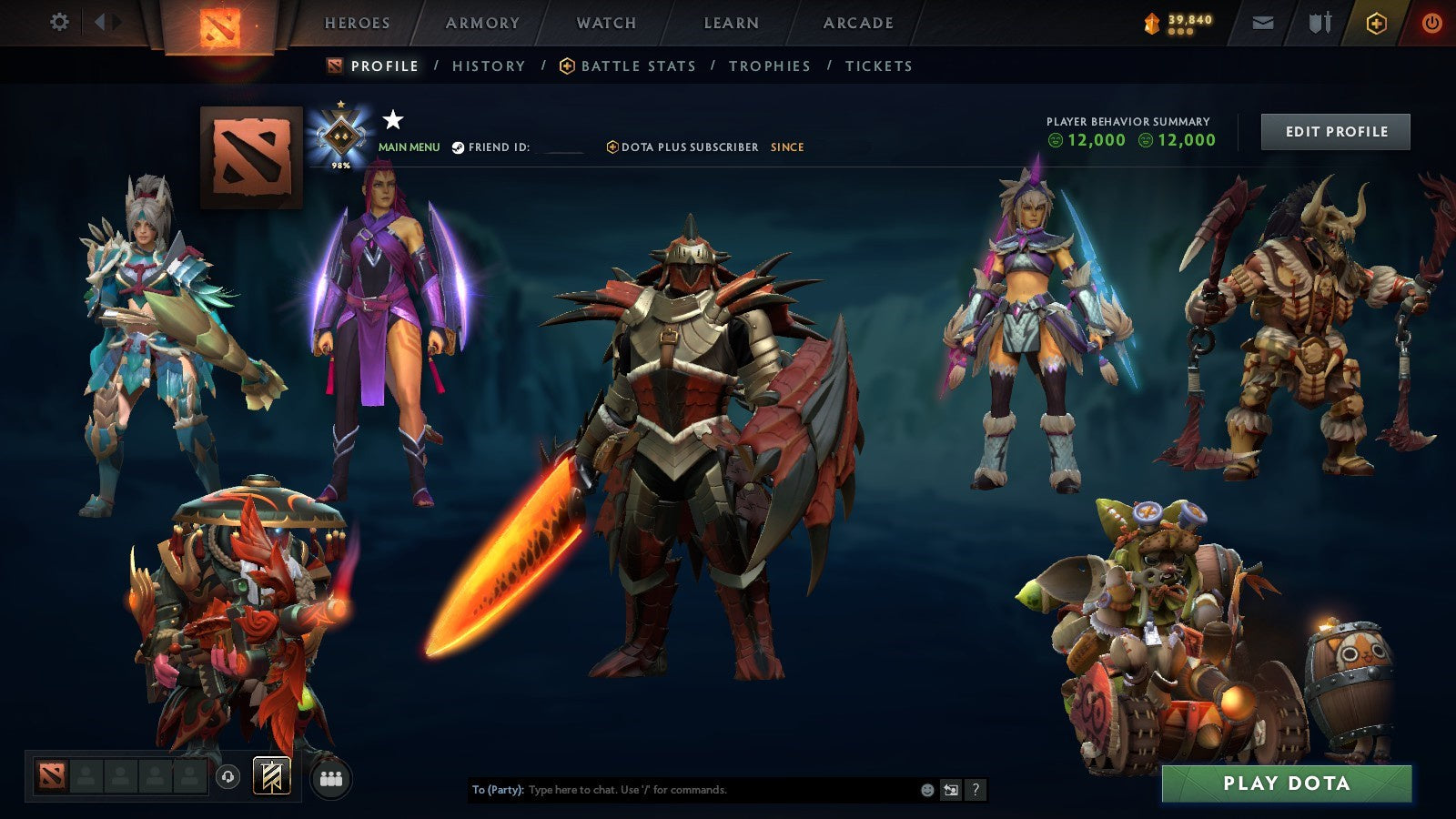Switch to the TROPHIES tab
The width and height of the screenshot is (1456, 819).
(x=769, y=66)
